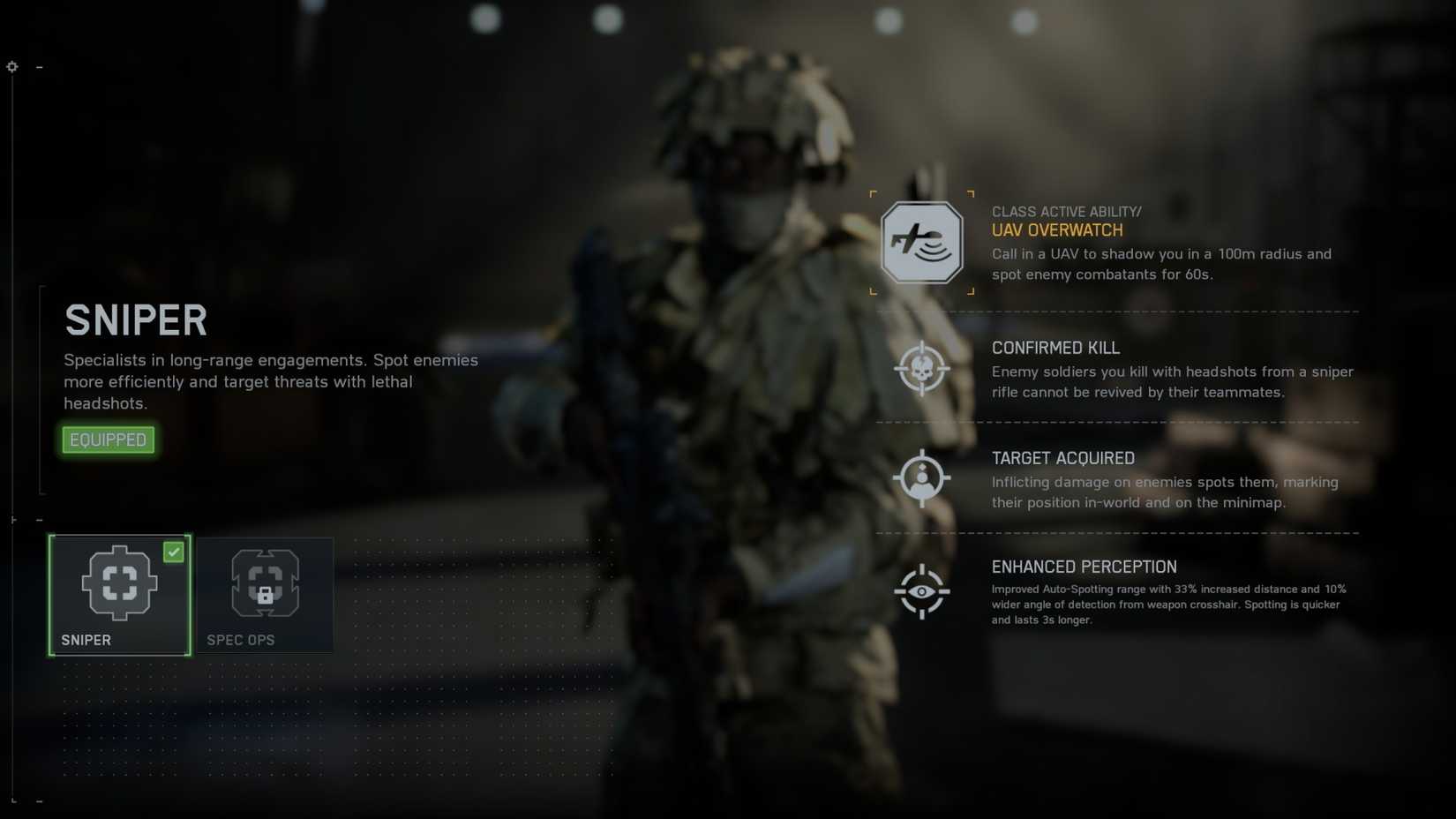Viewport: 1456px width, 819px height.
Task: Expand the Confirmed Kill trait description
Action: tap(1054, 348)
